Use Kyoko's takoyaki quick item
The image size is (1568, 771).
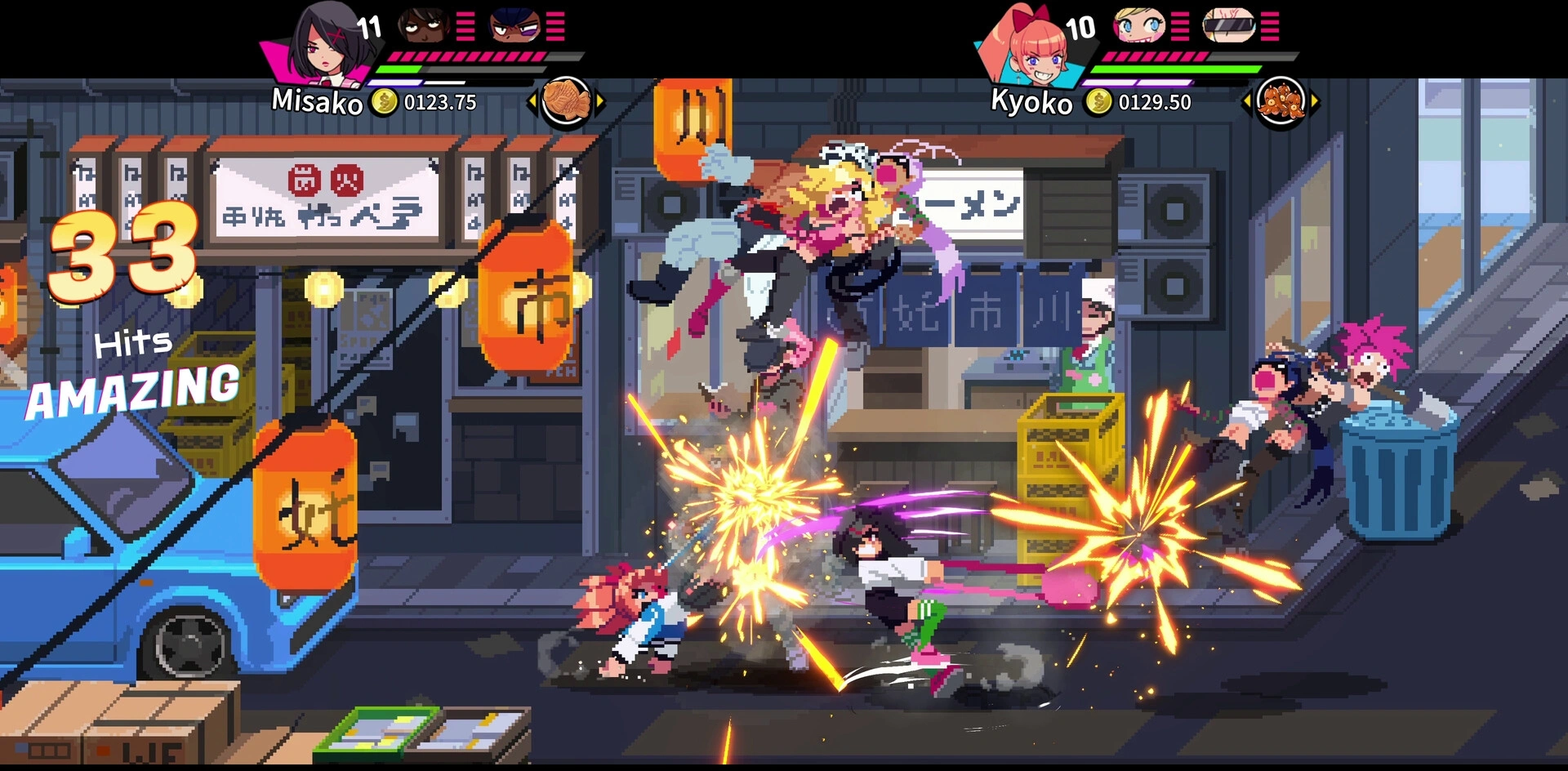(x=1281, y=102)
